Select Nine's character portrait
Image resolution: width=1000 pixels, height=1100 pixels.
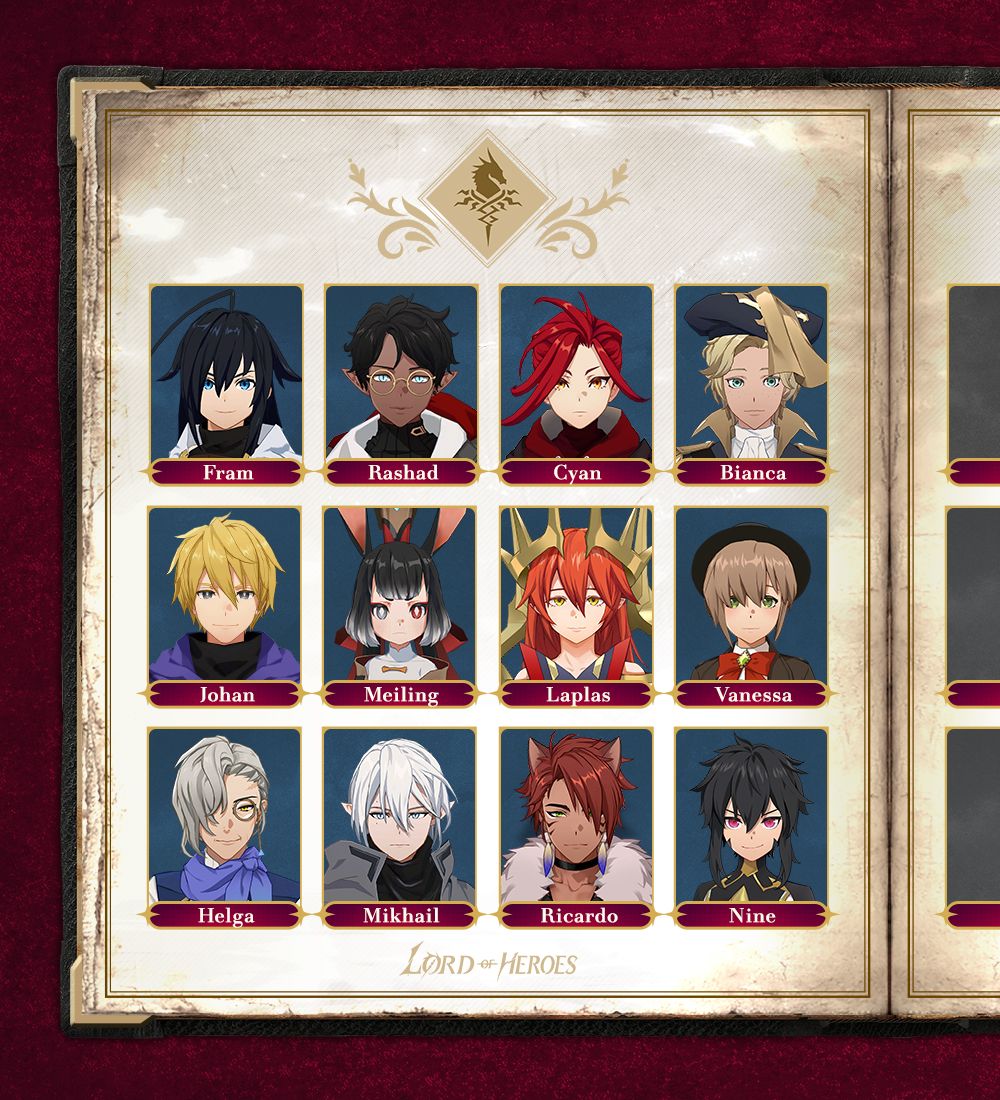[752, 816]
